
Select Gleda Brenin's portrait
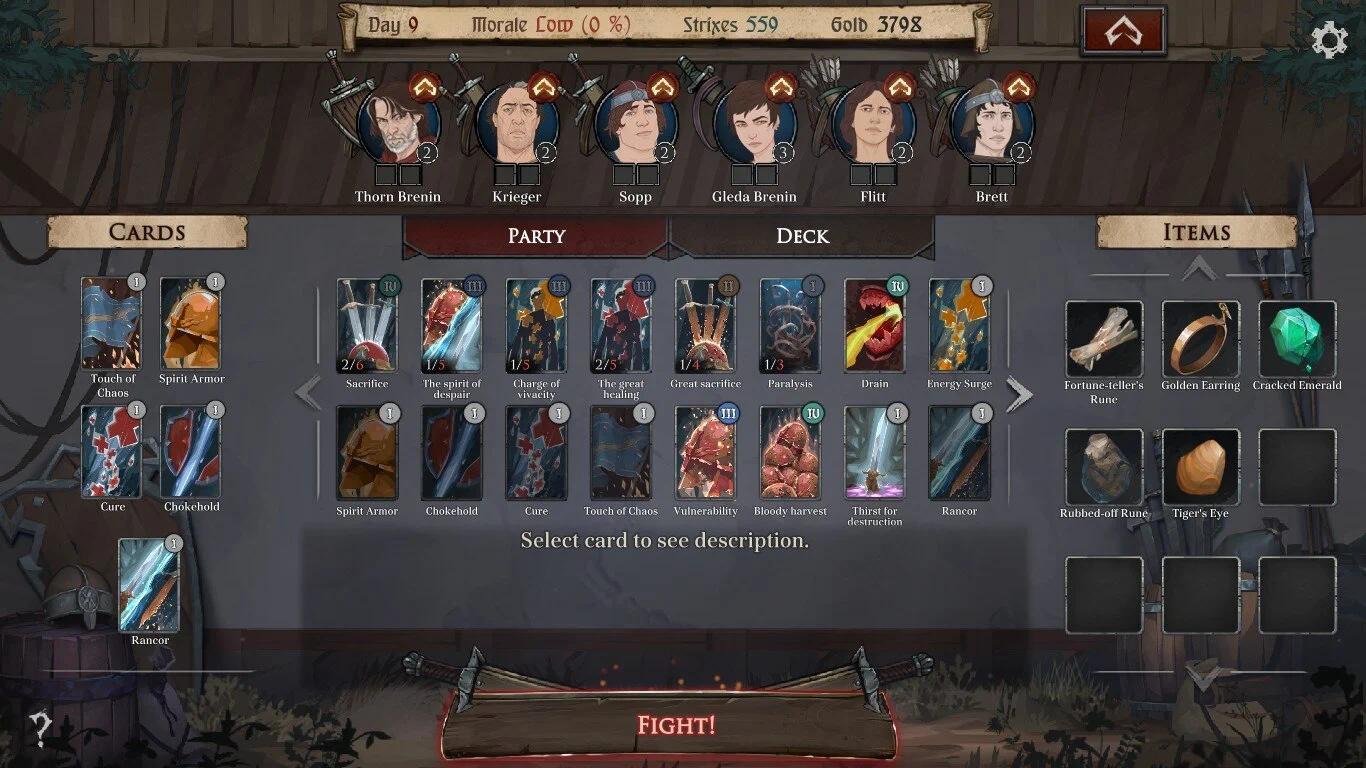[753, 120]
